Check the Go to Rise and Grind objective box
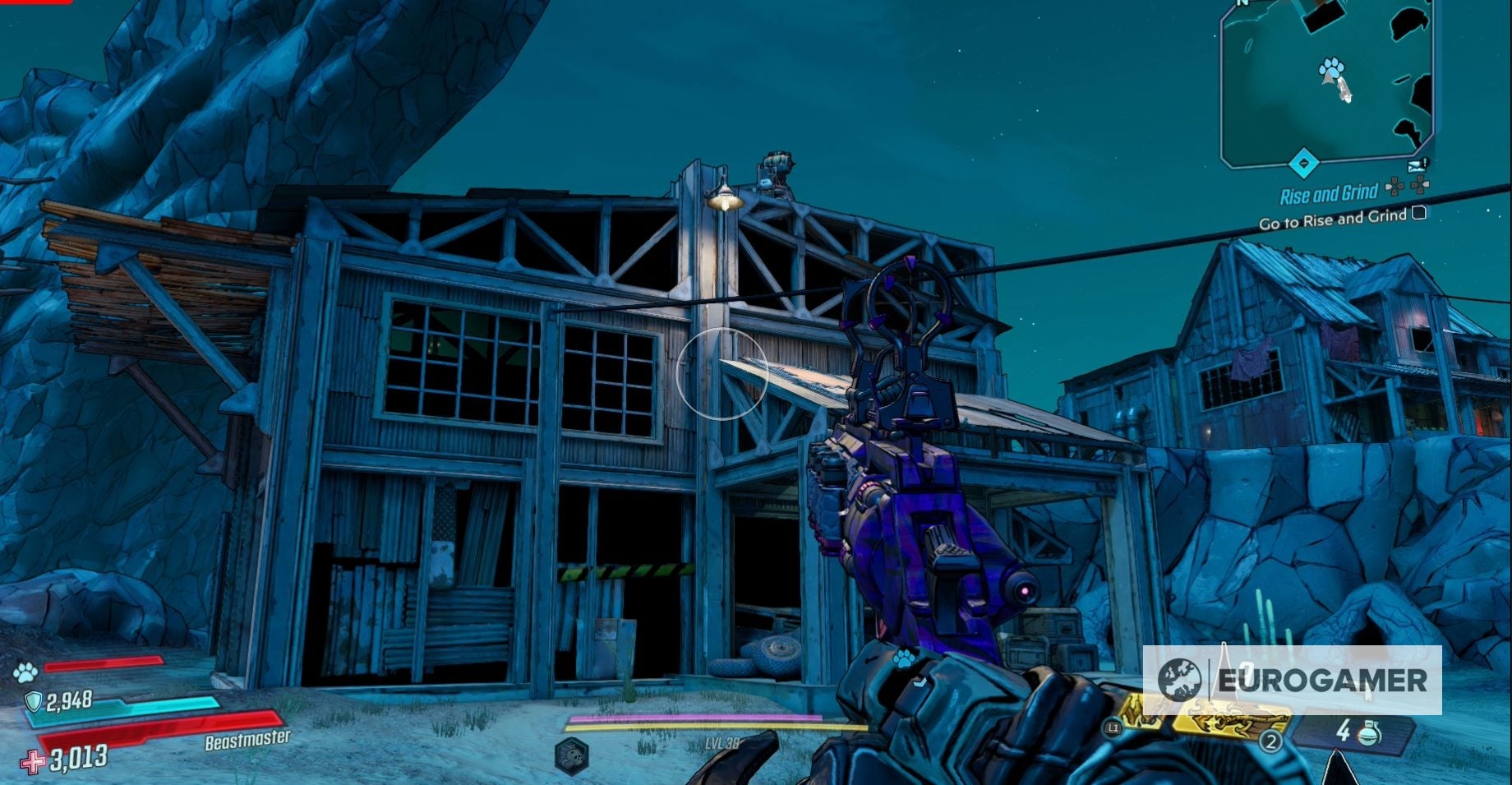Viewport: 1512px width, 785px height. pos(1419,215)
